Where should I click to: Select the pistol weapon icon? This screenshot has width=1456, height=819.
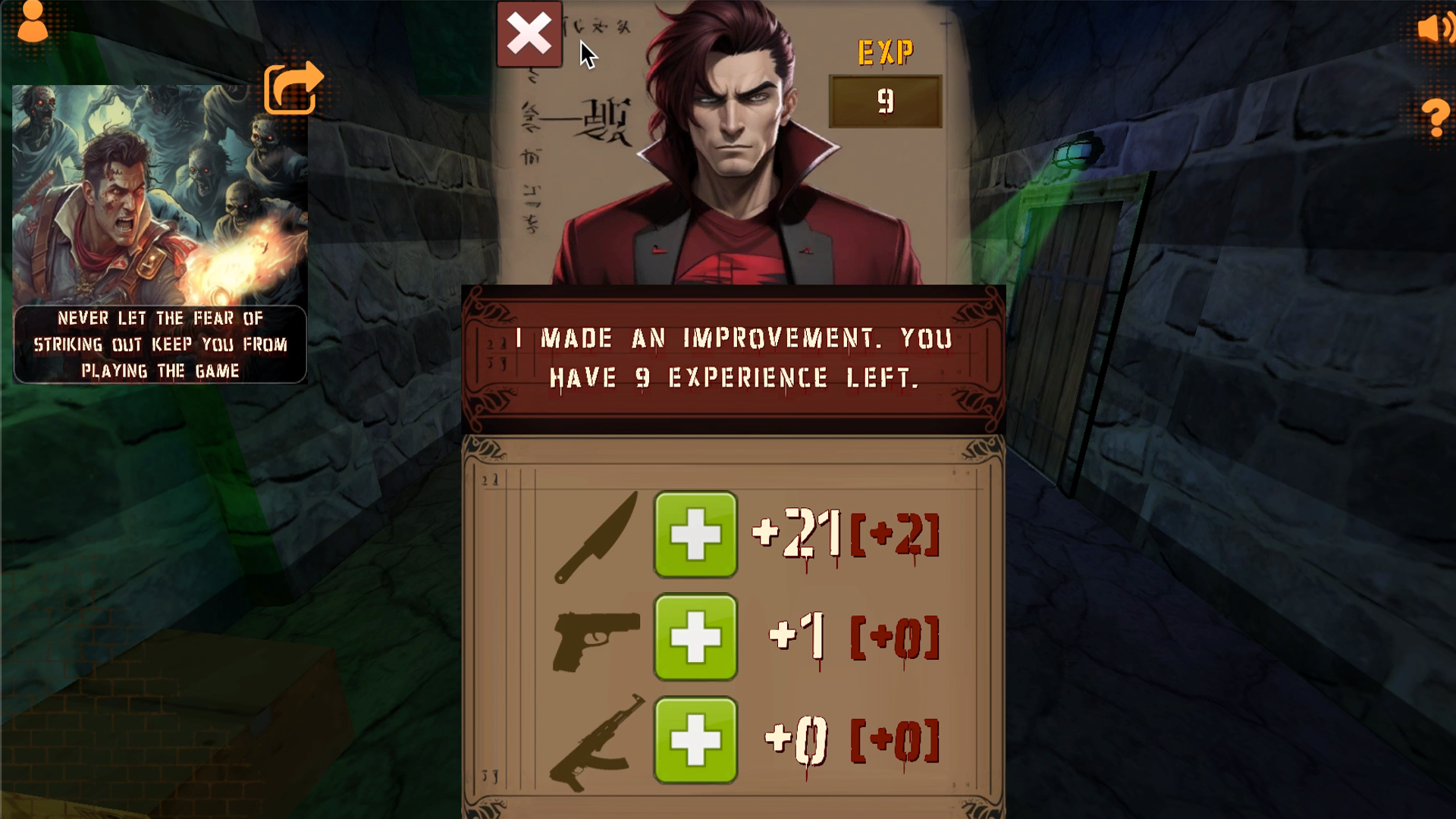click(x=595, y=641)
